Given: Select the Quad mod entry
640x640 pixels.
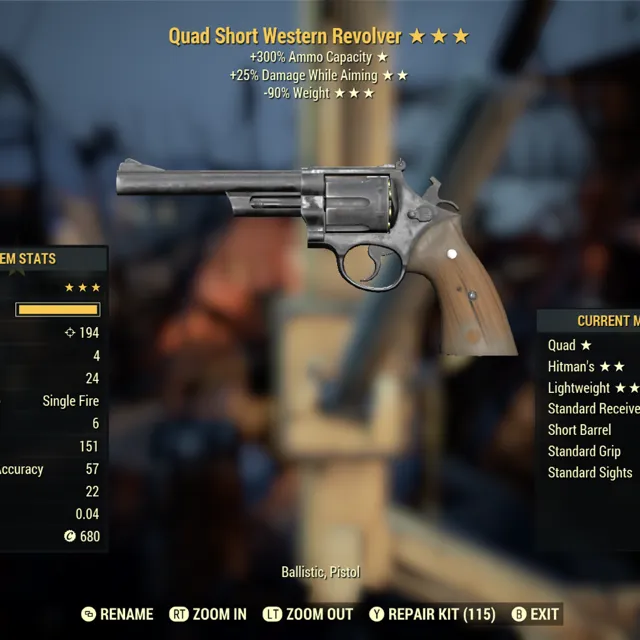Looking at the screenshot, I should tap(570, 345).
